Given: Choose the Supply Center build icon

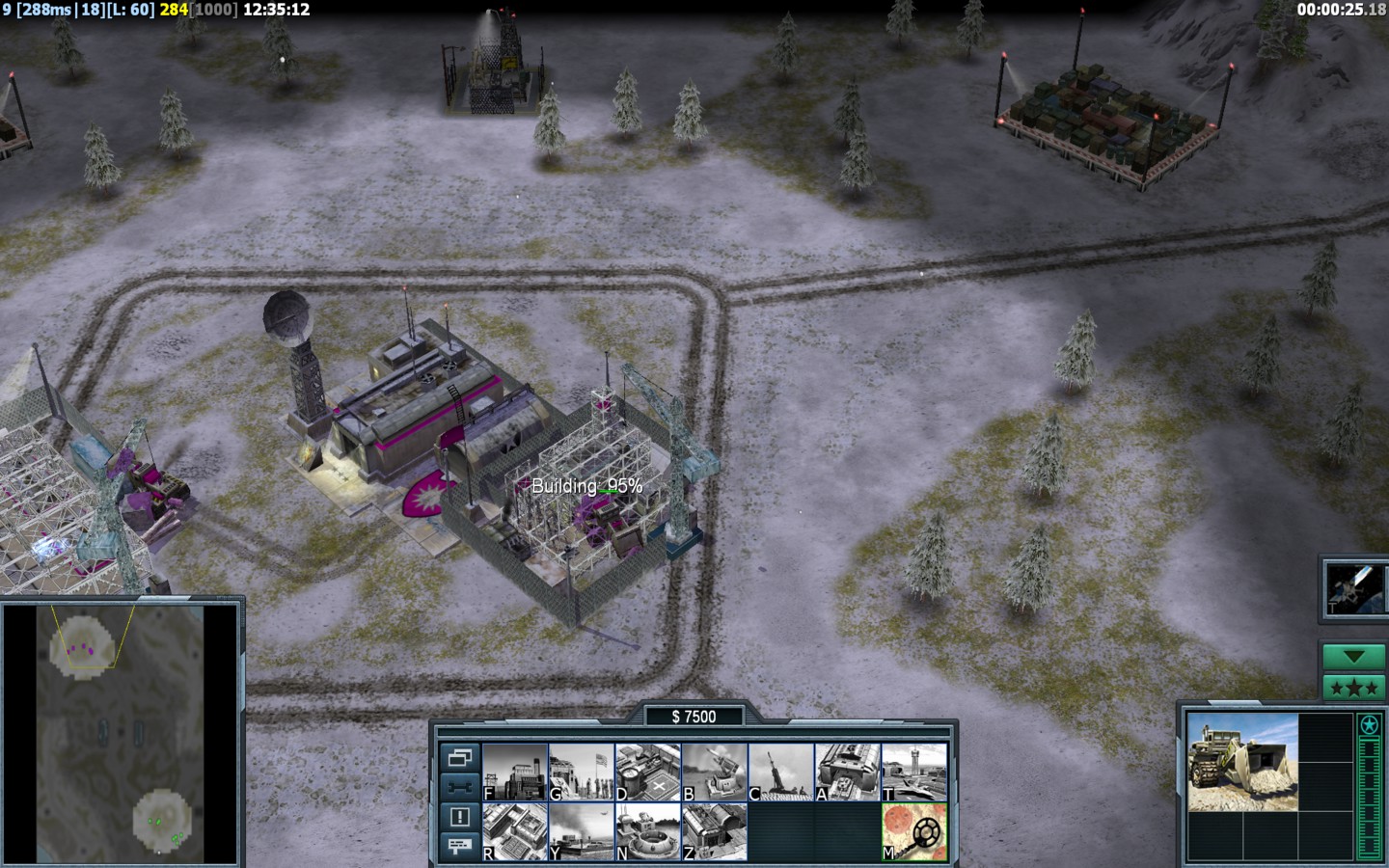Looking at the screenshot, I should tap(648, 772).
